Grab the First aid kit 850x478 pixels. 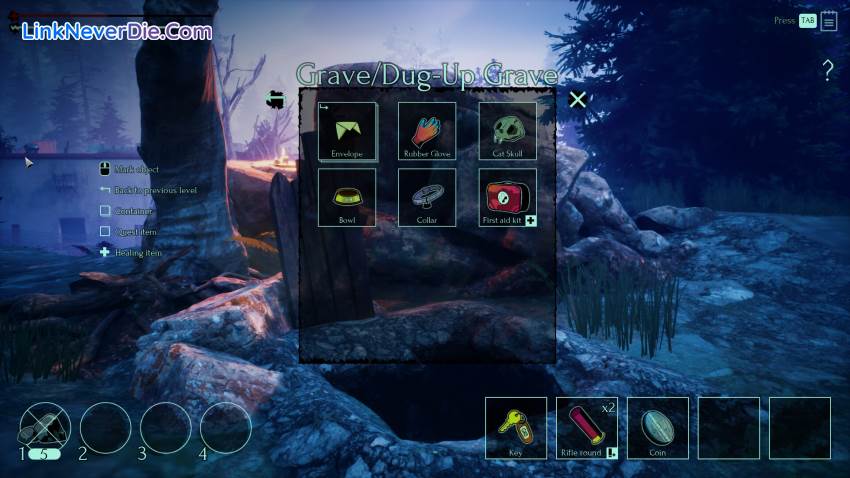coord(508,197)
